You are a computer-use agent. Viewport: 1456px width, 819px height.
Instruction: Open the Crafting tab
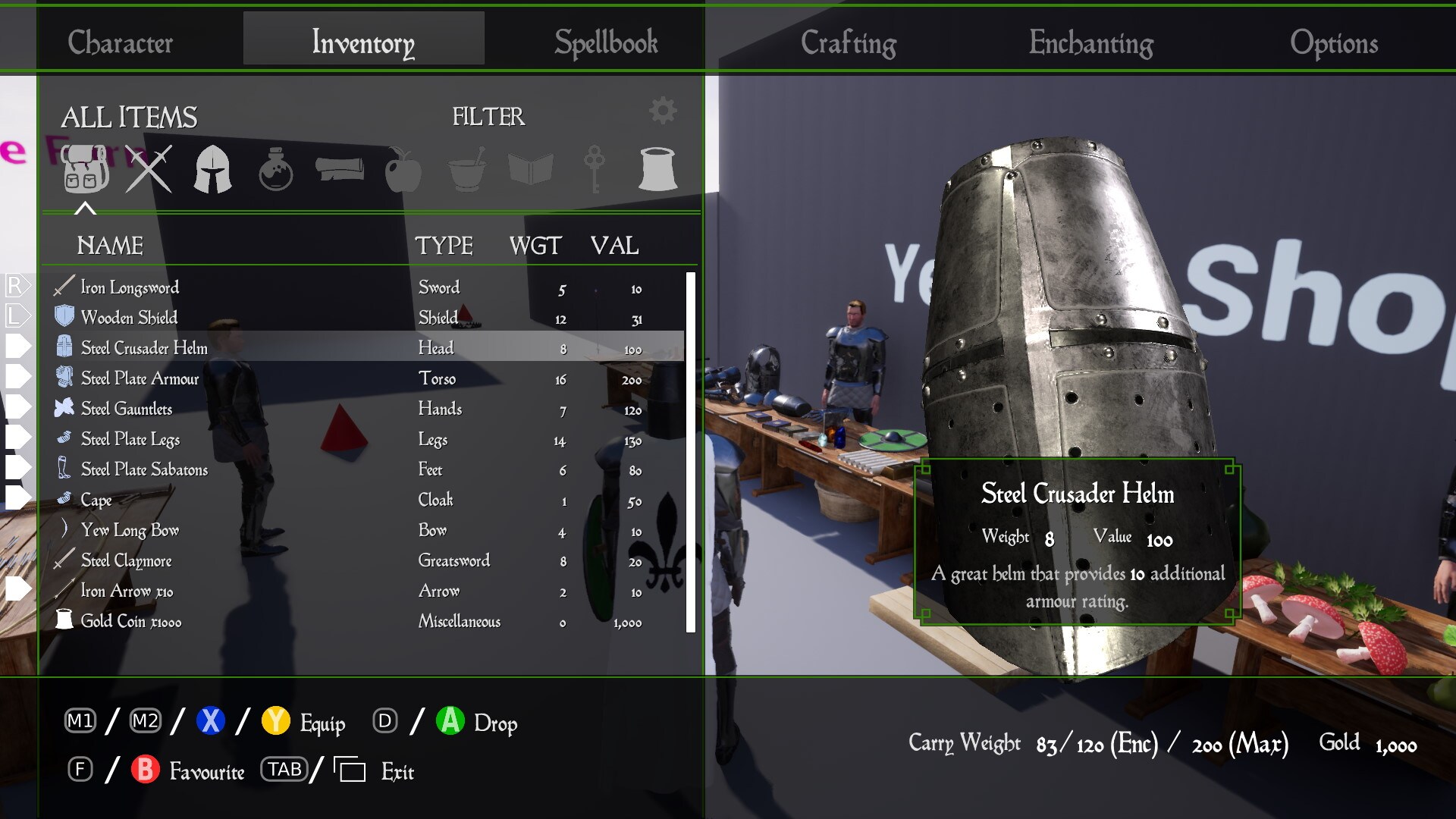point(849,42)
